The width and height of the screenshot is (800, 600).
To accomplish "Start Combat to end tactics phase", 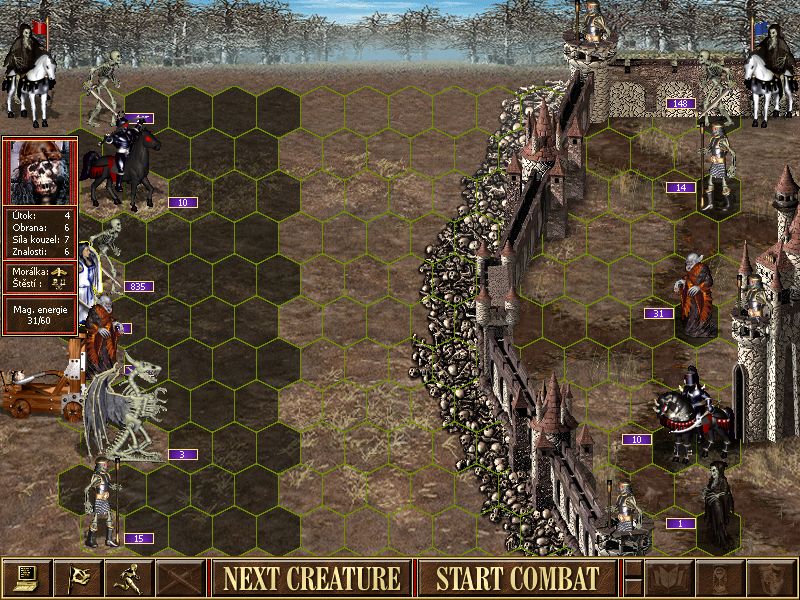I will coord(518,578).
